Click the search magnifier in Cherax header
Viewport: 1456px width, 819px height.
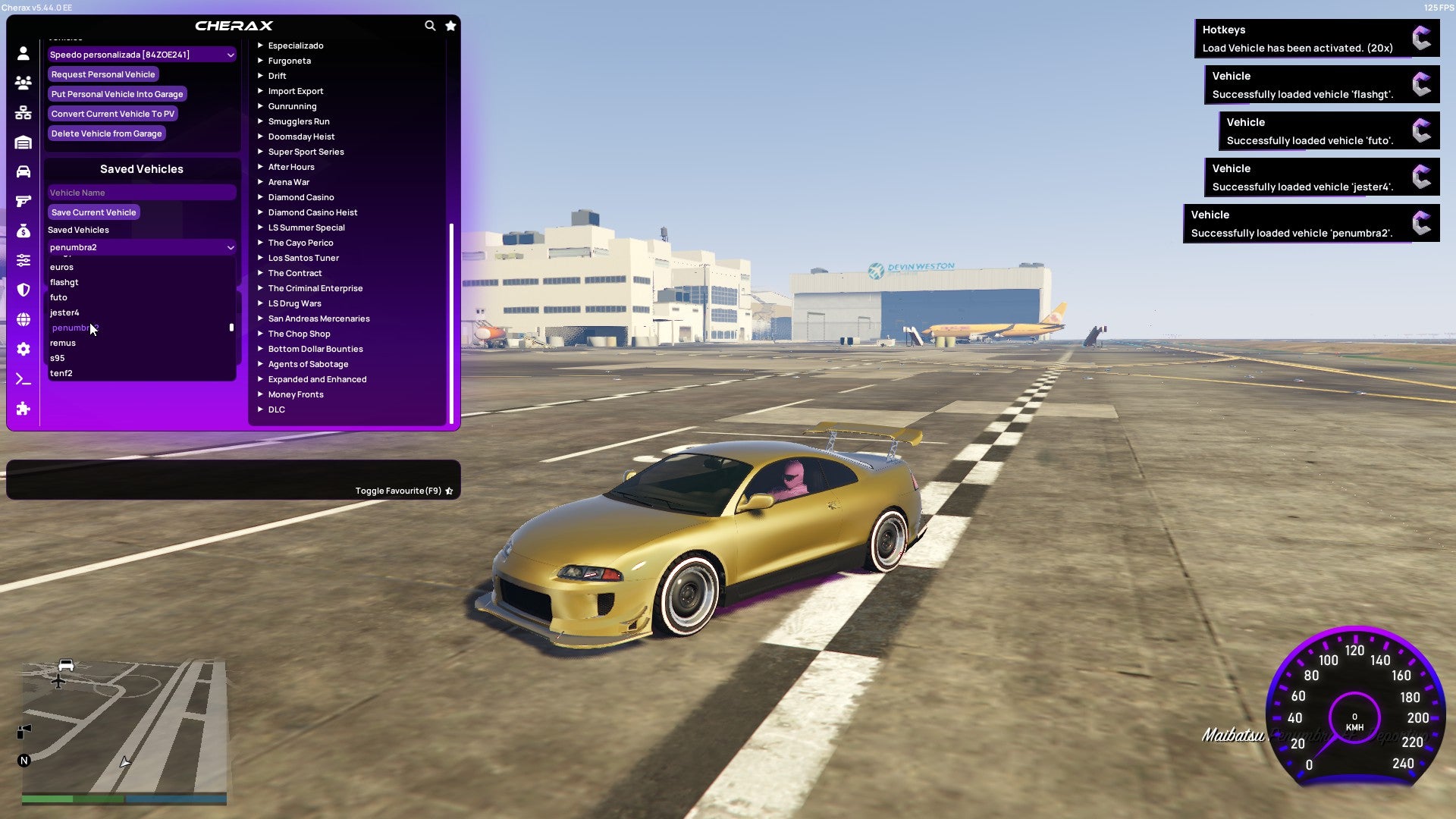pos(430,25)
